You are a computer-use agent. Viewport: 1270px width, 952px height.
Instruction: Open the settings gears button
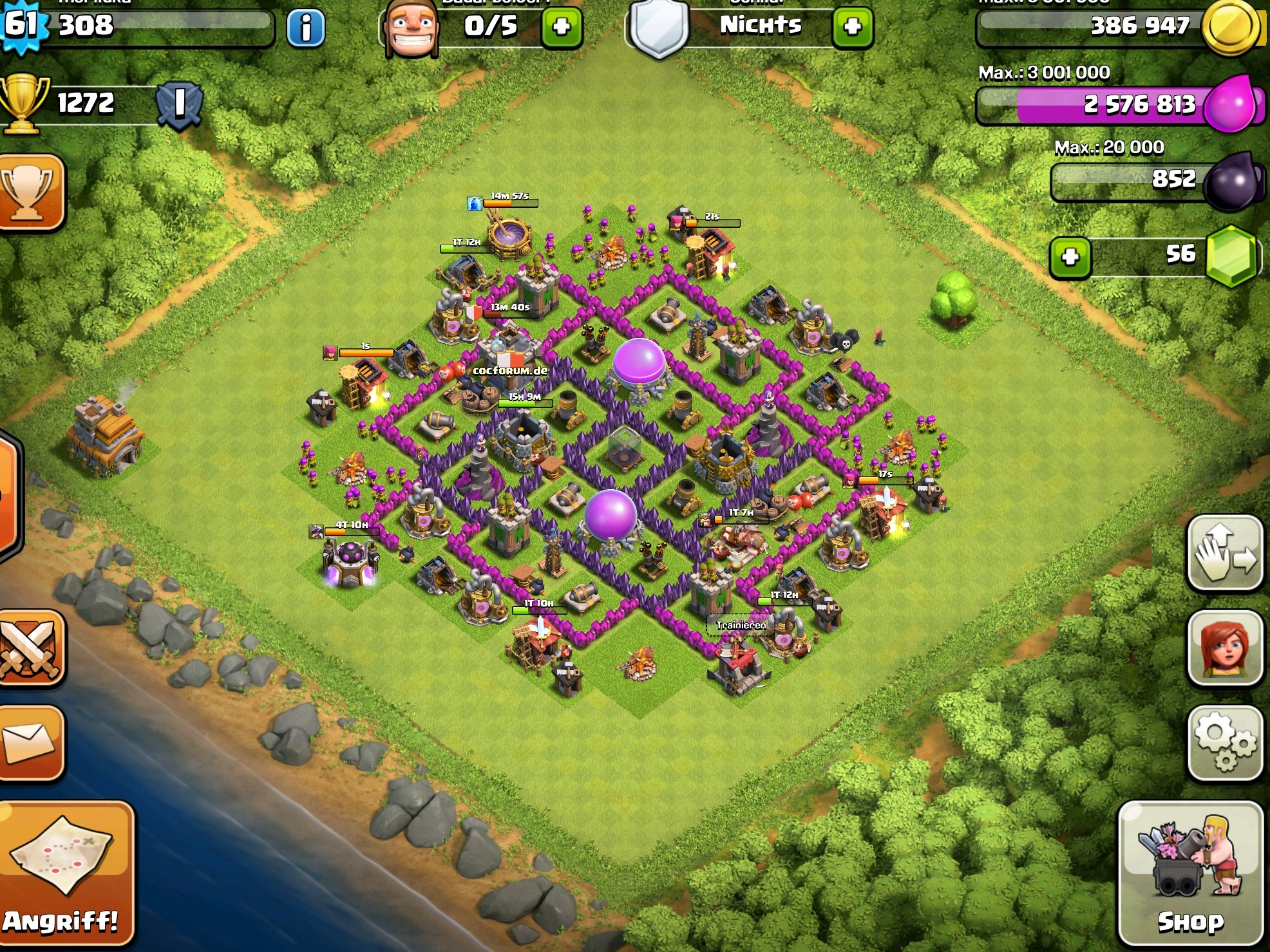(x=1224, y=743)
